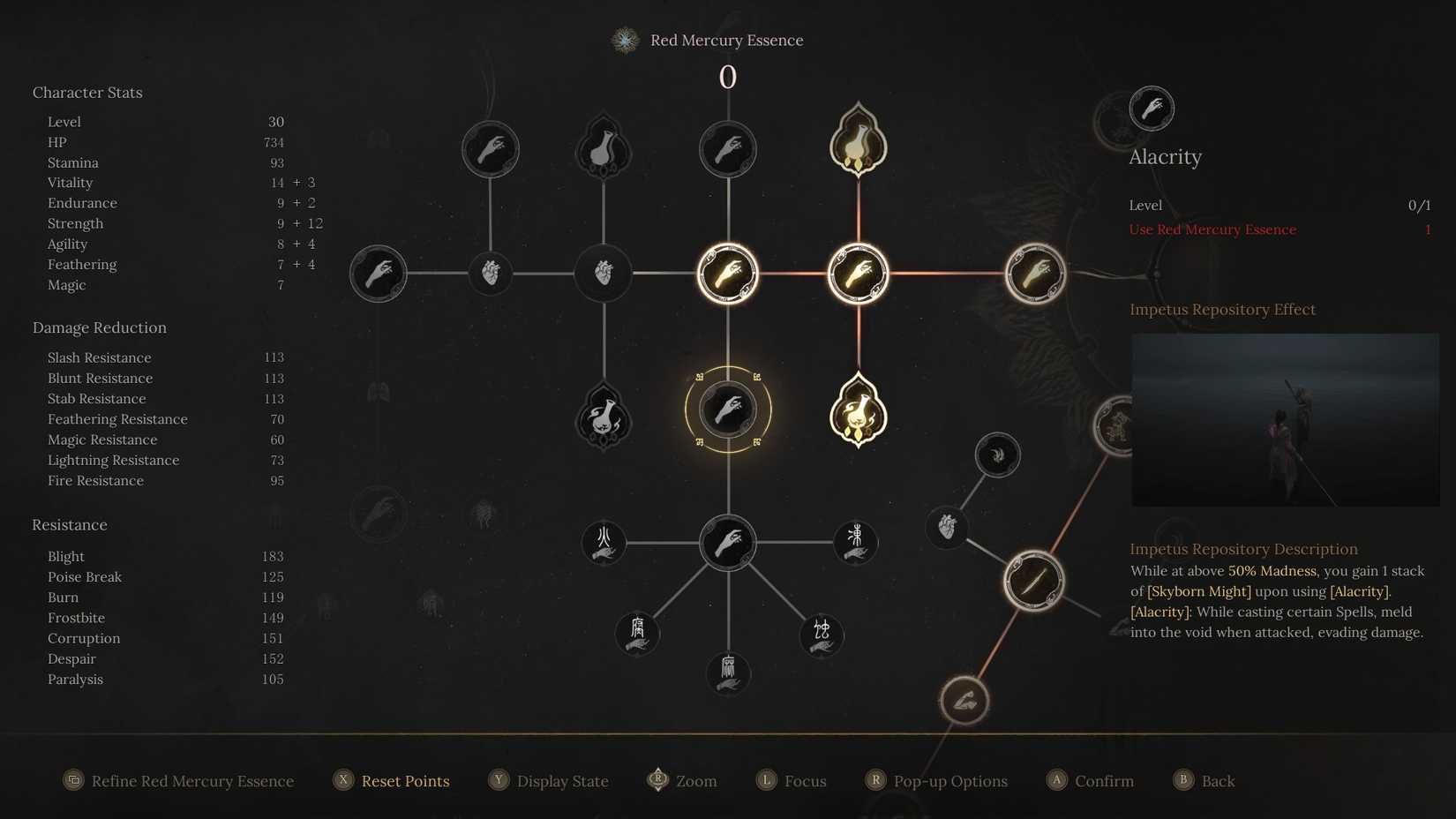This screenshot has width=1456, height=819.
Task: Click the Red Mercury Essence icon next to the title
Action: pyautogui.click(x=625, y=40)
